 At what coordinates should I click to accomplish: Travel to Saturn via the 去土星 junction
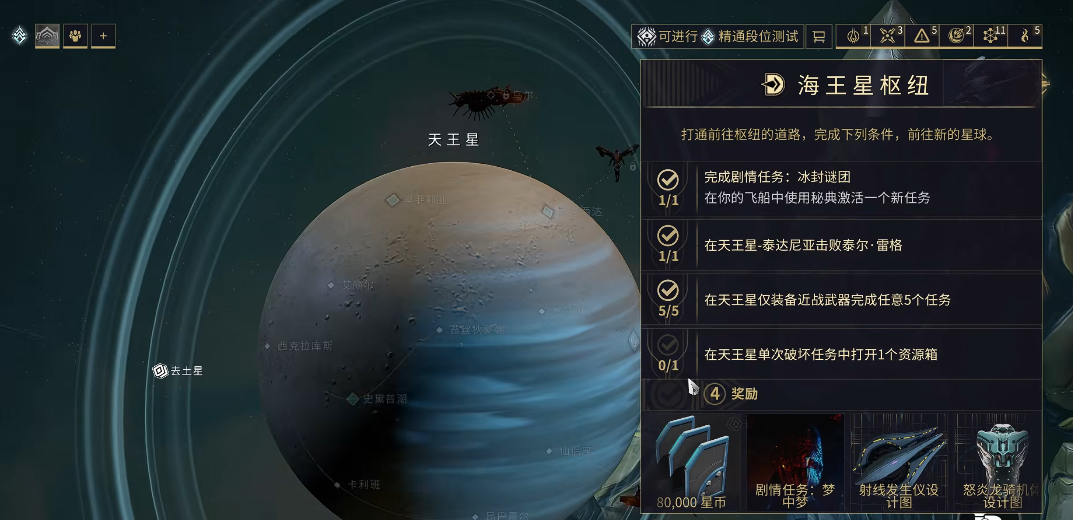pyautogui.click(x=177, y=371)
